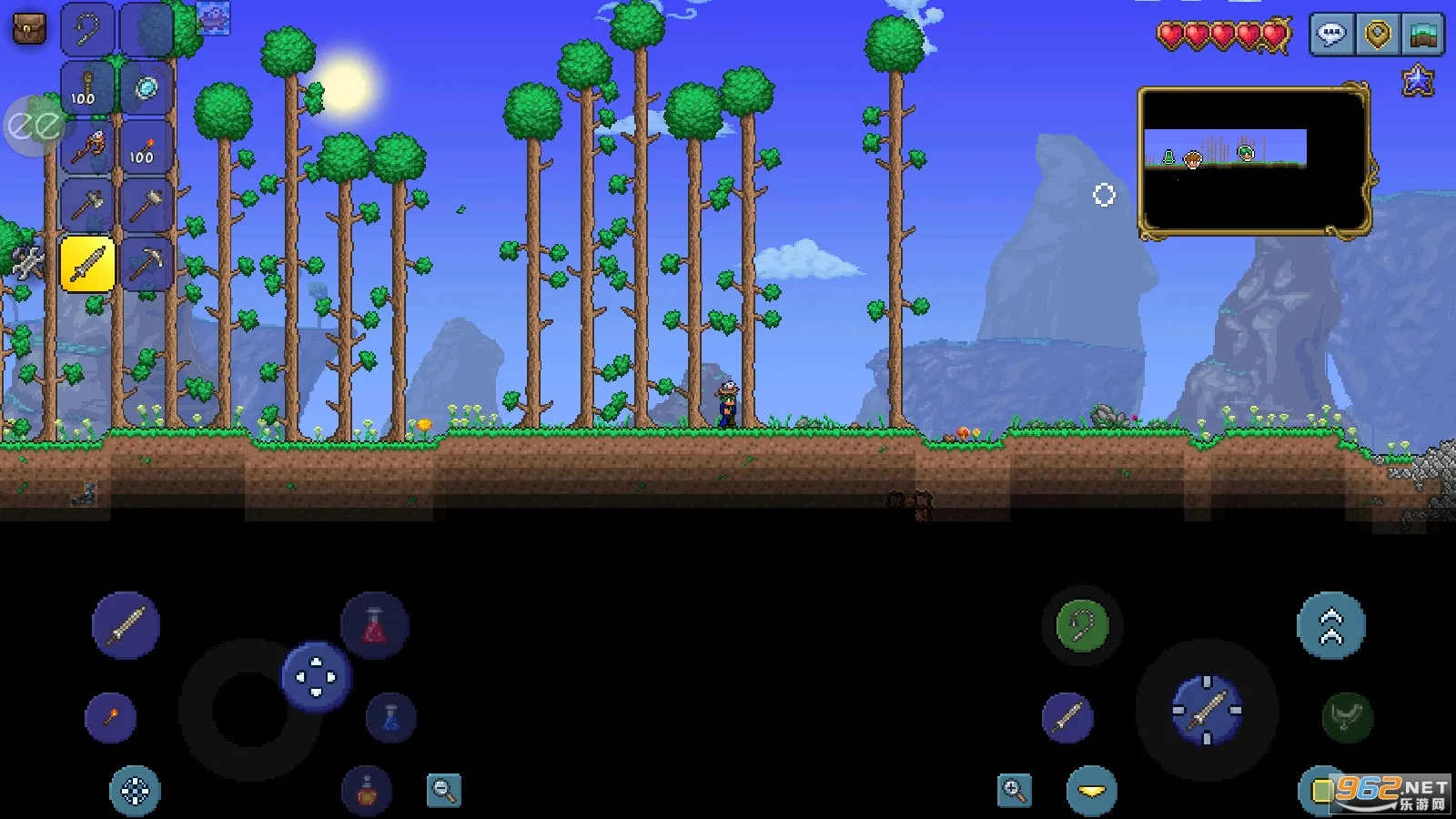Use the blue mana potion shortcut
Image resolution: width=1456 pixels, height=819 pixels.
point(390,717)
